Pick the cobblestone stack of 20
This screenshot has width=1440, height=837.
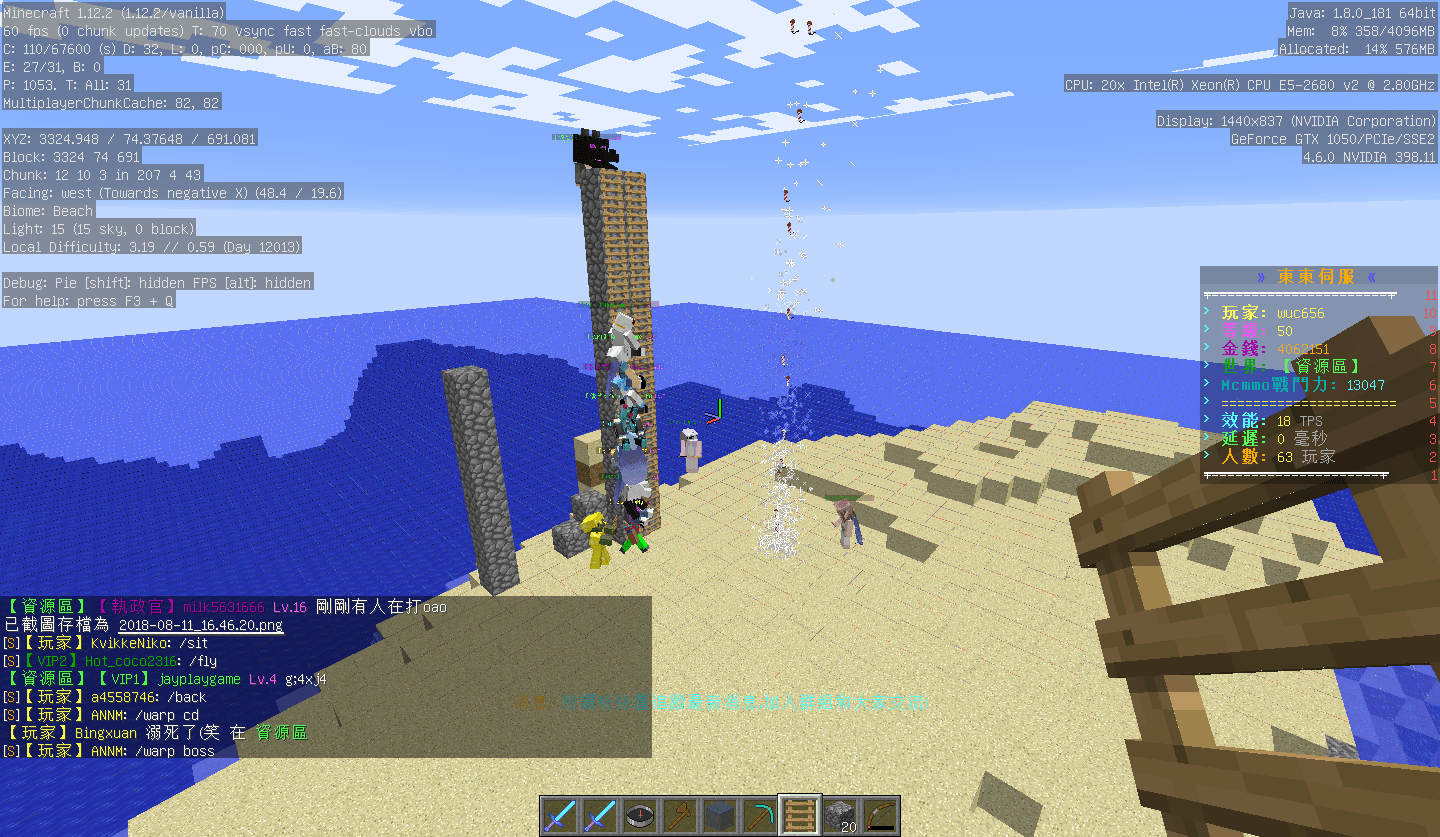tap(840, 816)
